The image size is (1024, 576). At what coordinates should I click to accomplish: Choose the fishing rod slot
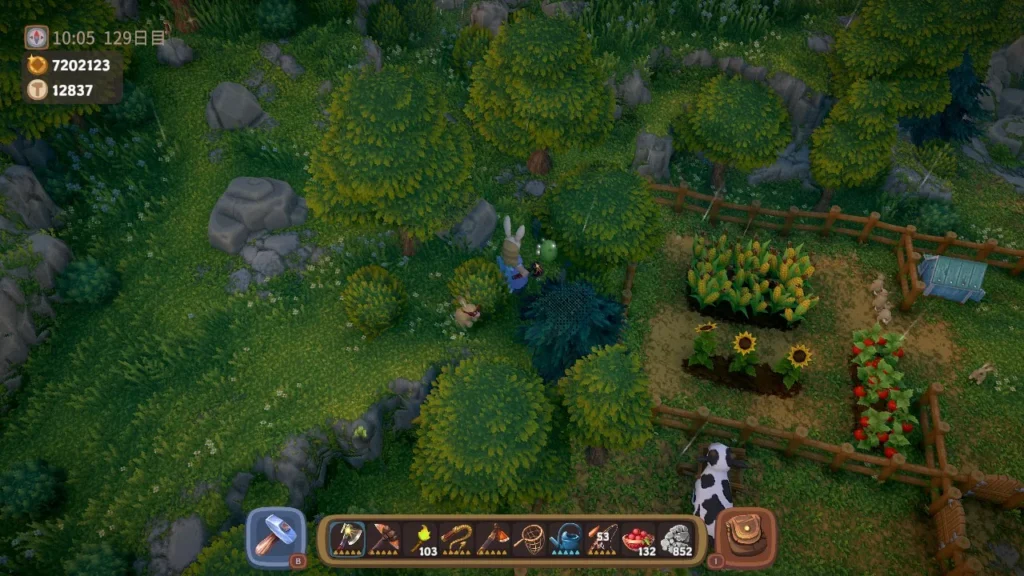coord(602,539)
